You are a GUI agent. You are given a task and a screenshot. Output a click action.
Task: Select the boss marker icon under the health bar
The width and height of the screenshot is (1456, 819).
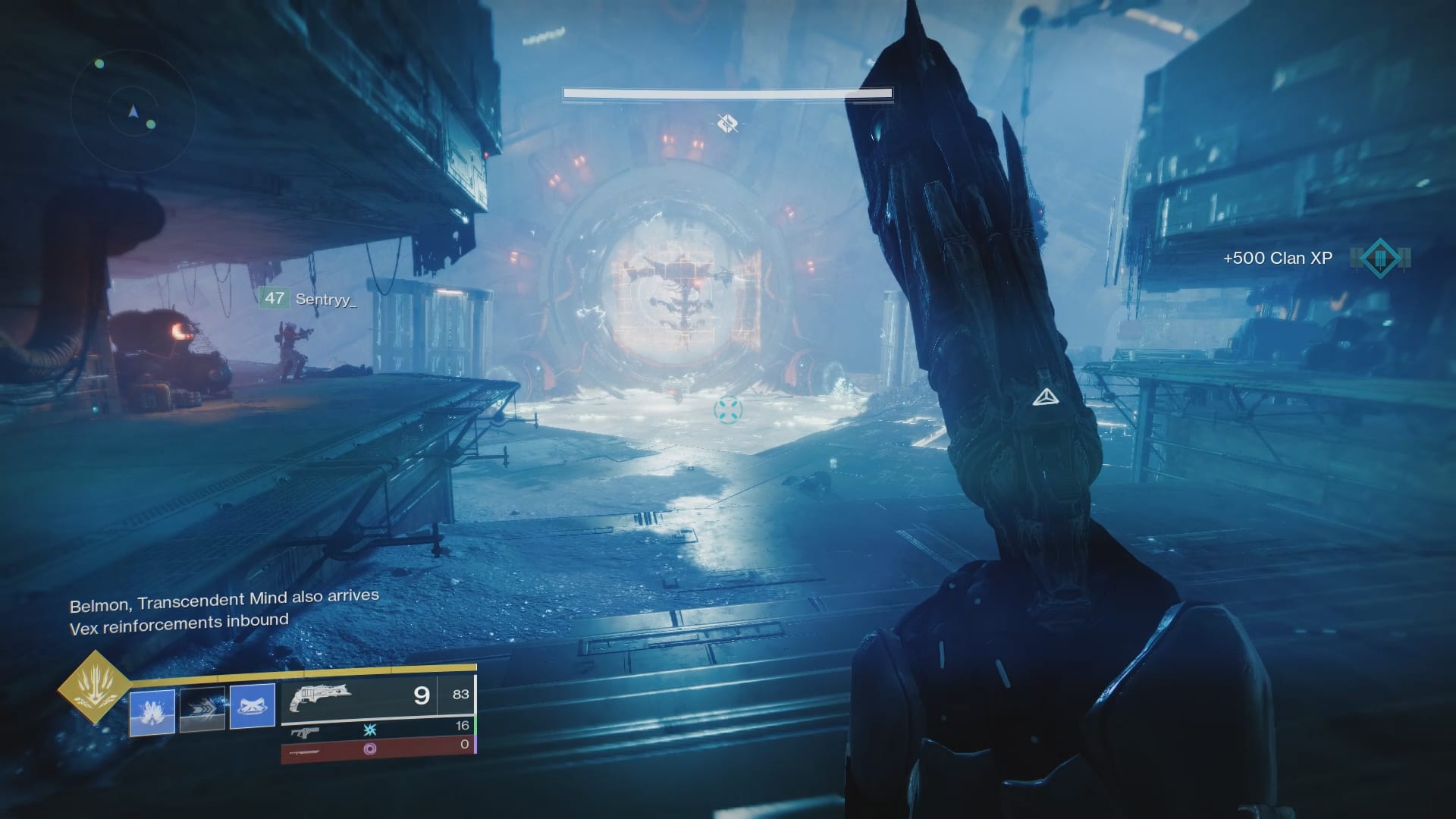727,122
